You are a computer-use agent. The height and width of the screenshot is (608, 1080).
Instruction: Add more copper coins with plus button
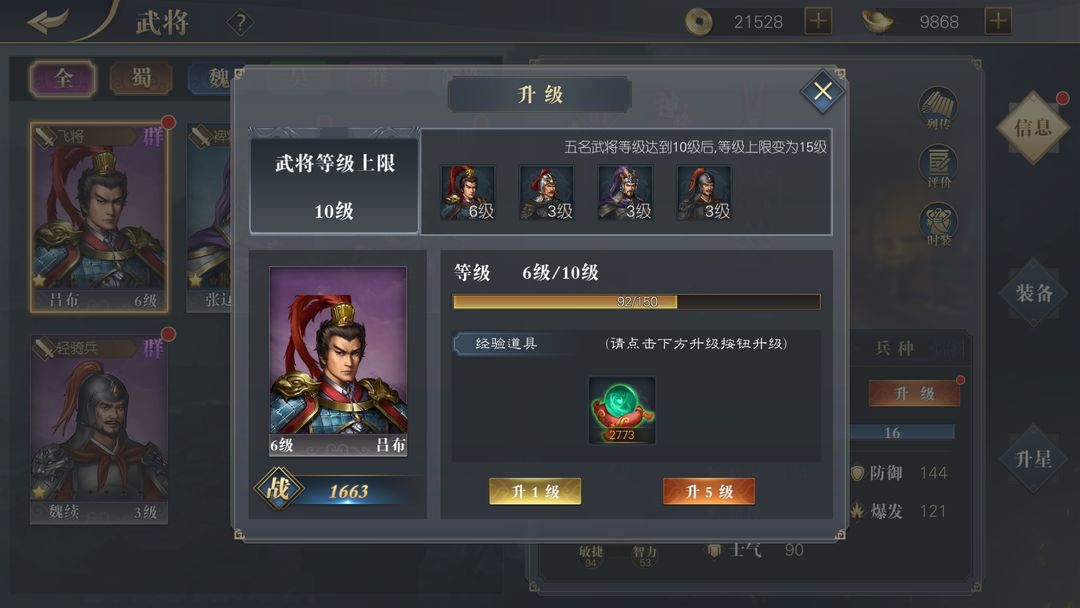click(x=818, y=21)
